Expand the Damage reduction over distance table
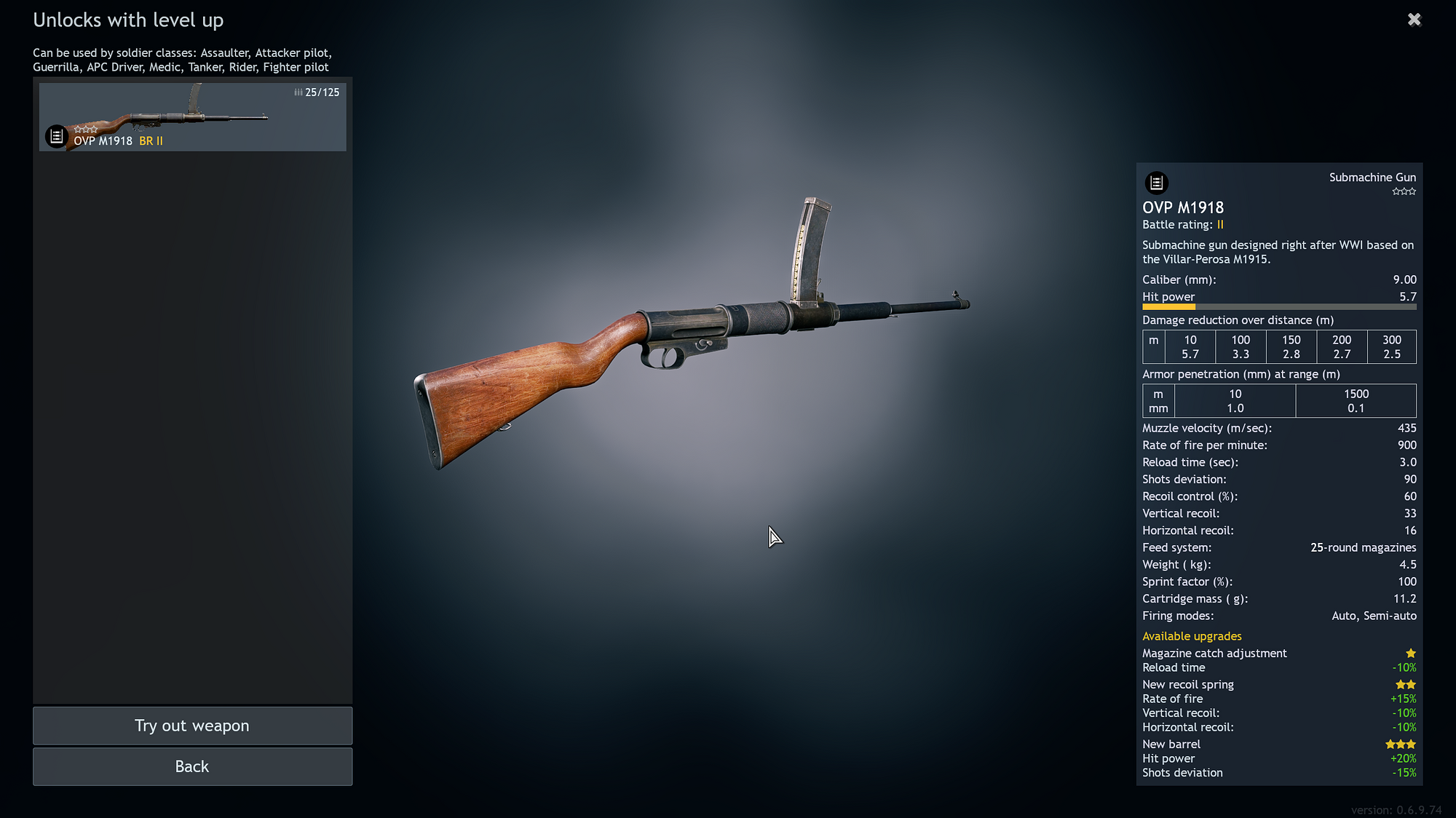Screen dimensions: 1456x818 (1237, 319)
